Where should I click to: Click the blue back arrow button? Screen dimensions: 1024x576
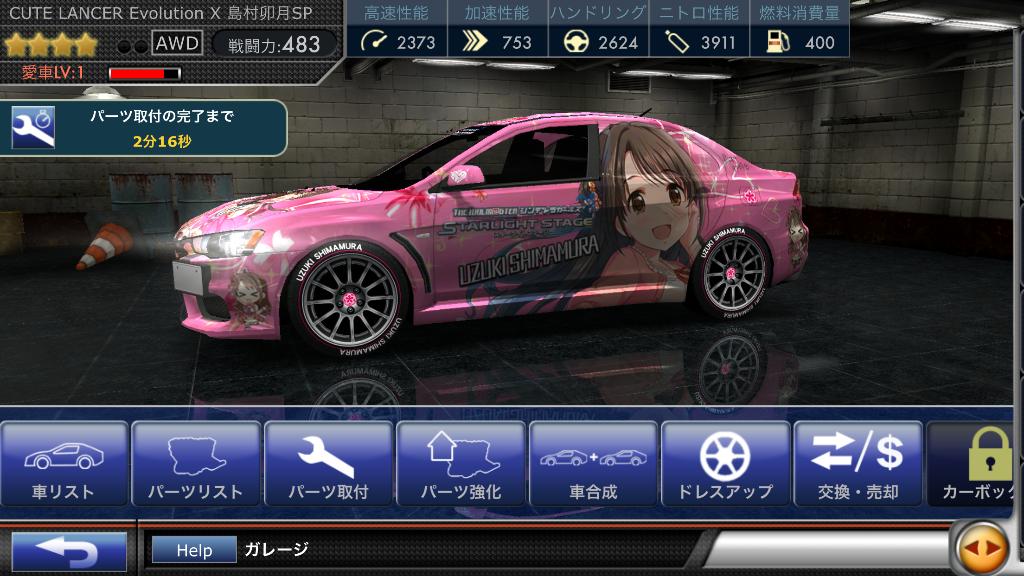68,551
